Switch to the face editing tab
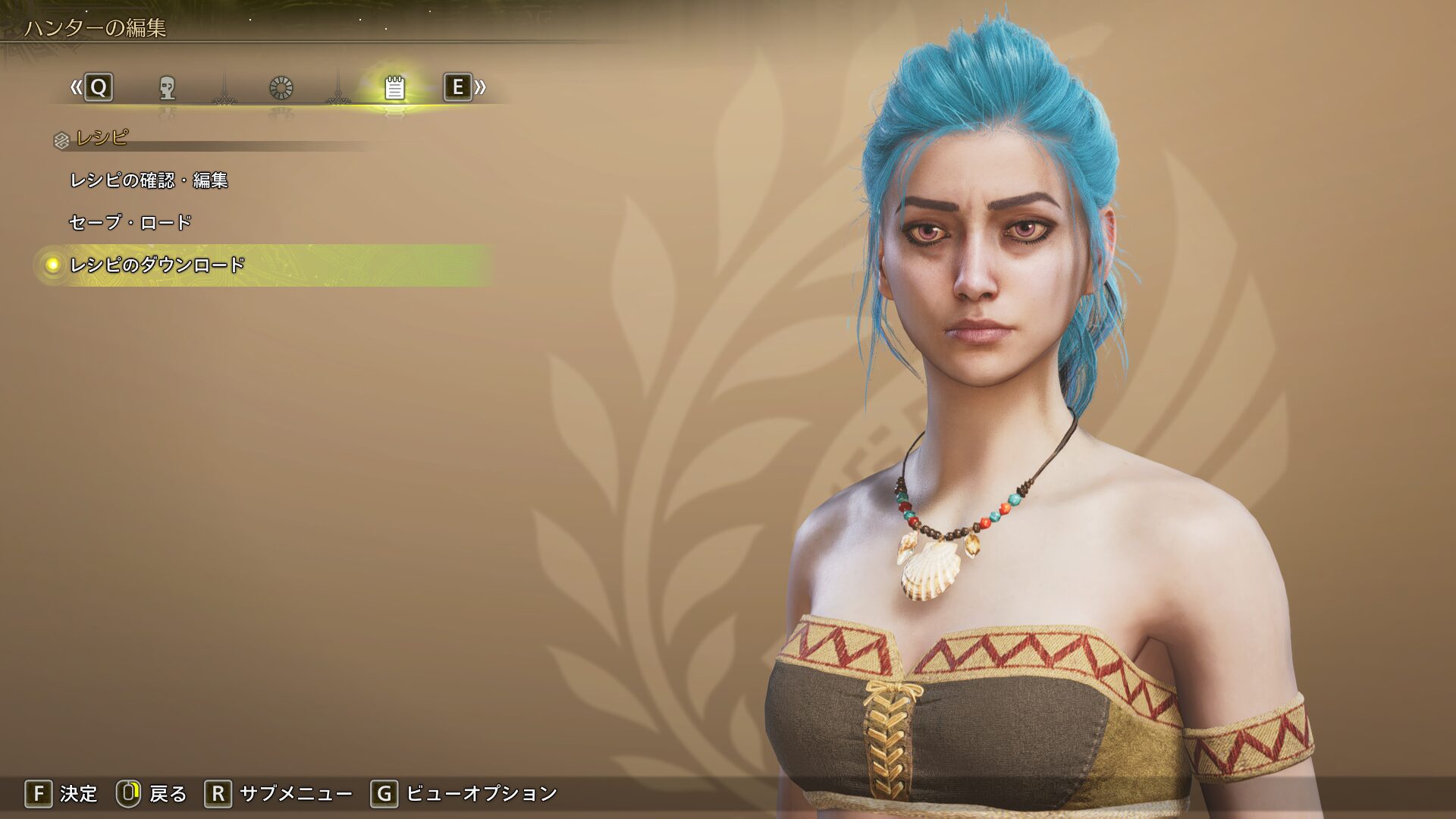The height and width of the screenshot is (819, 1456). [168, 88]
